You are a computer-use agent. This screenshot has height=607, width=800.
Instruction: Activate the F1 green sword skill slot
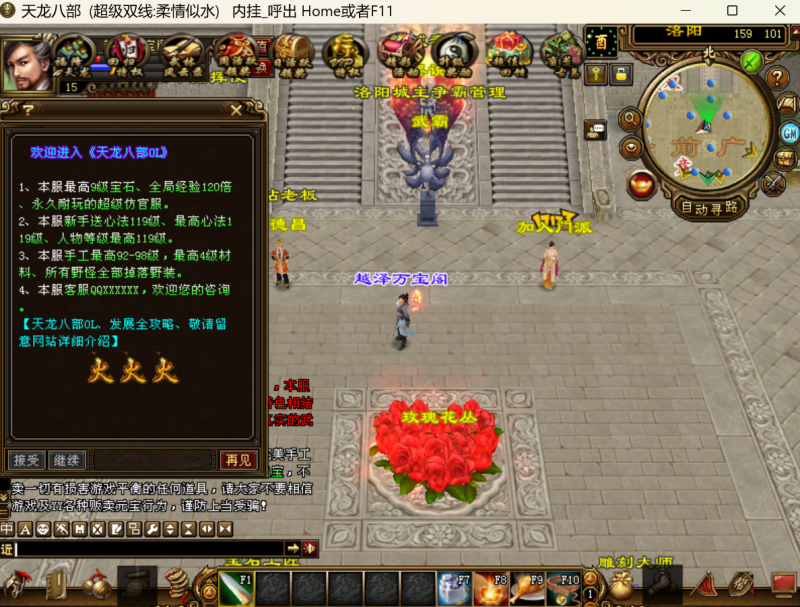pyautogui.click(x=236, y=588)
